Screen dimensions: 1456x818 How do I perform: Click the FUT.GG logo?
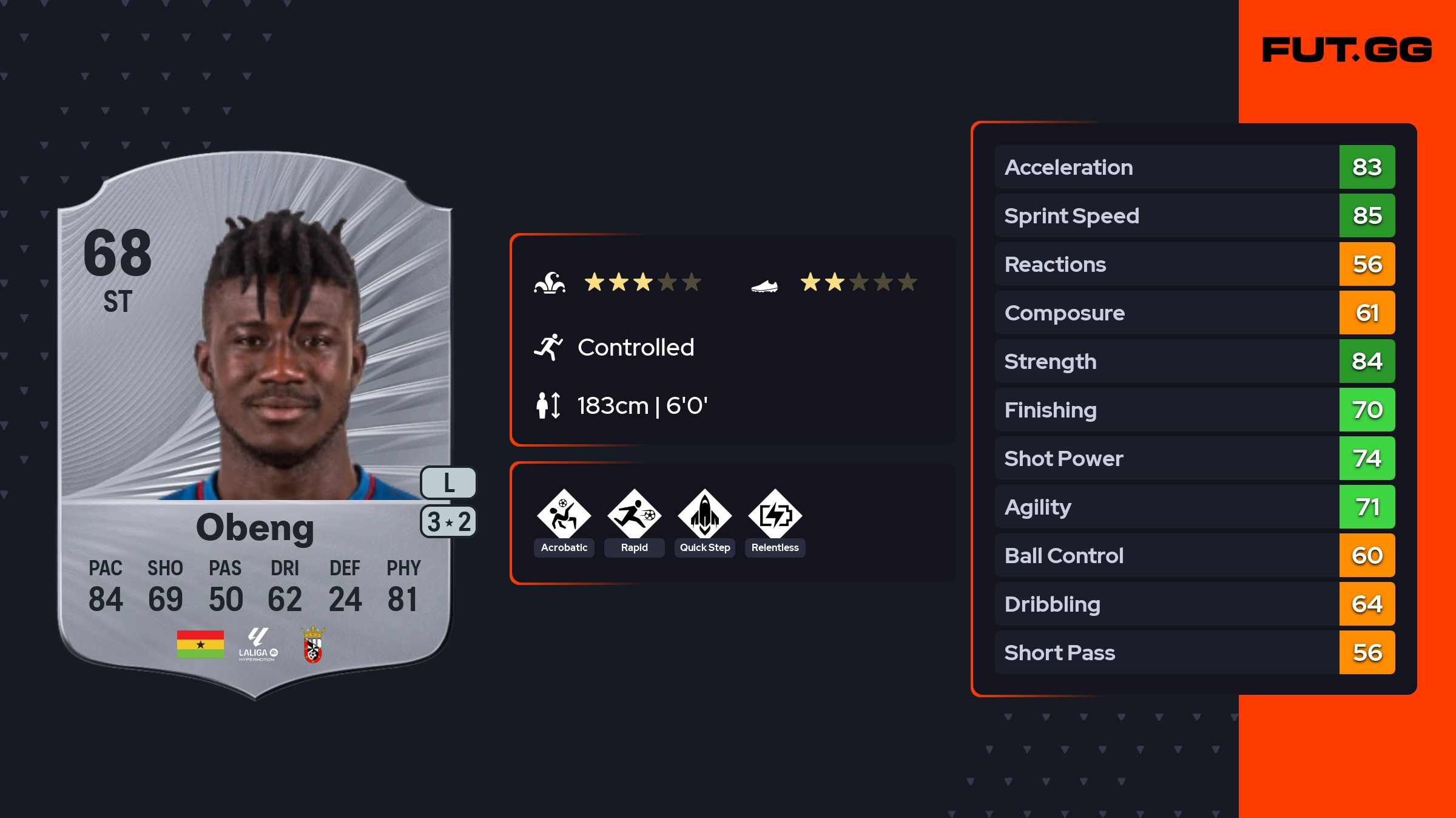[1347, 50]
